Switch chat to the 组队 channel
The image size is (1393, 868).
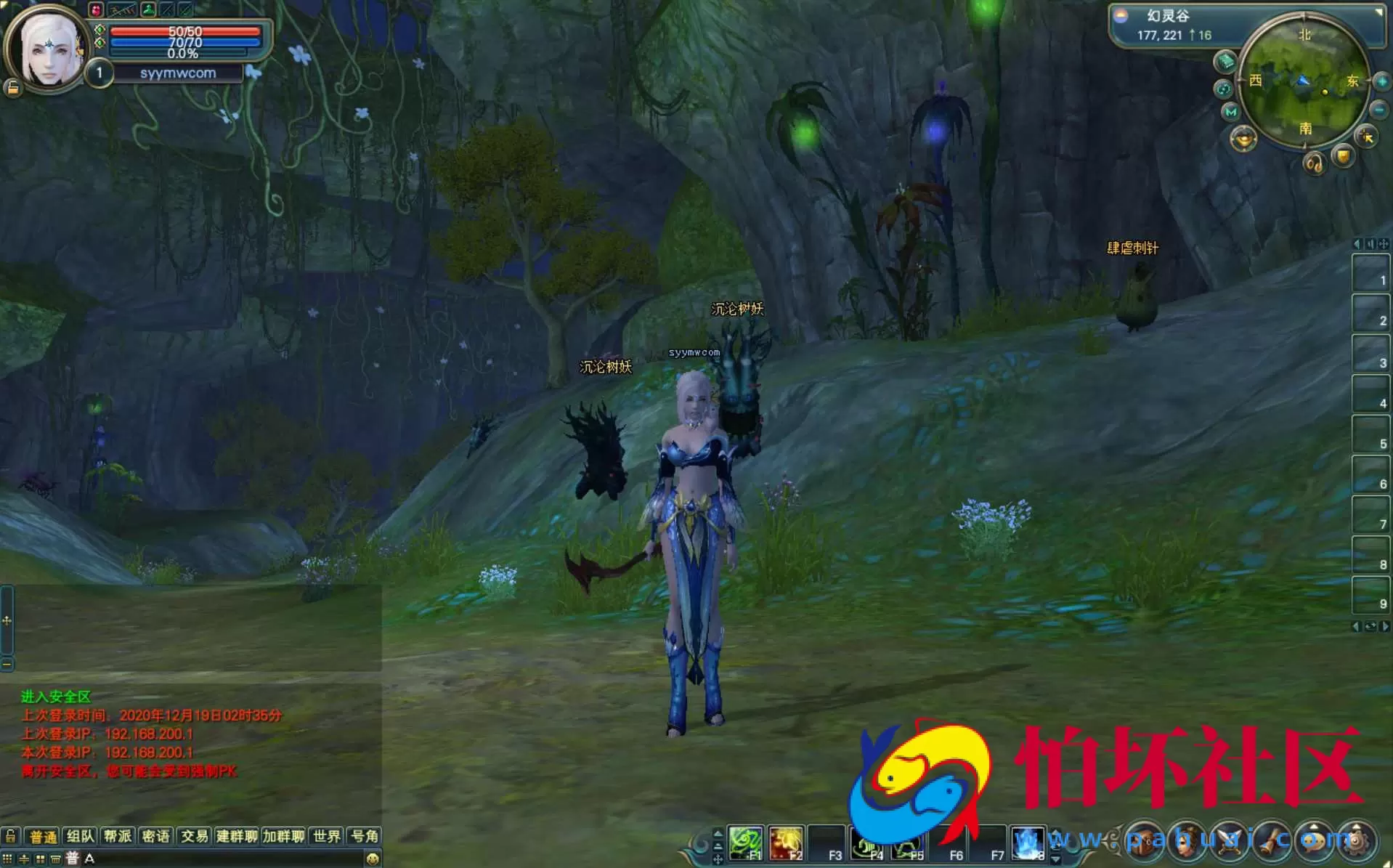(81, 836)
